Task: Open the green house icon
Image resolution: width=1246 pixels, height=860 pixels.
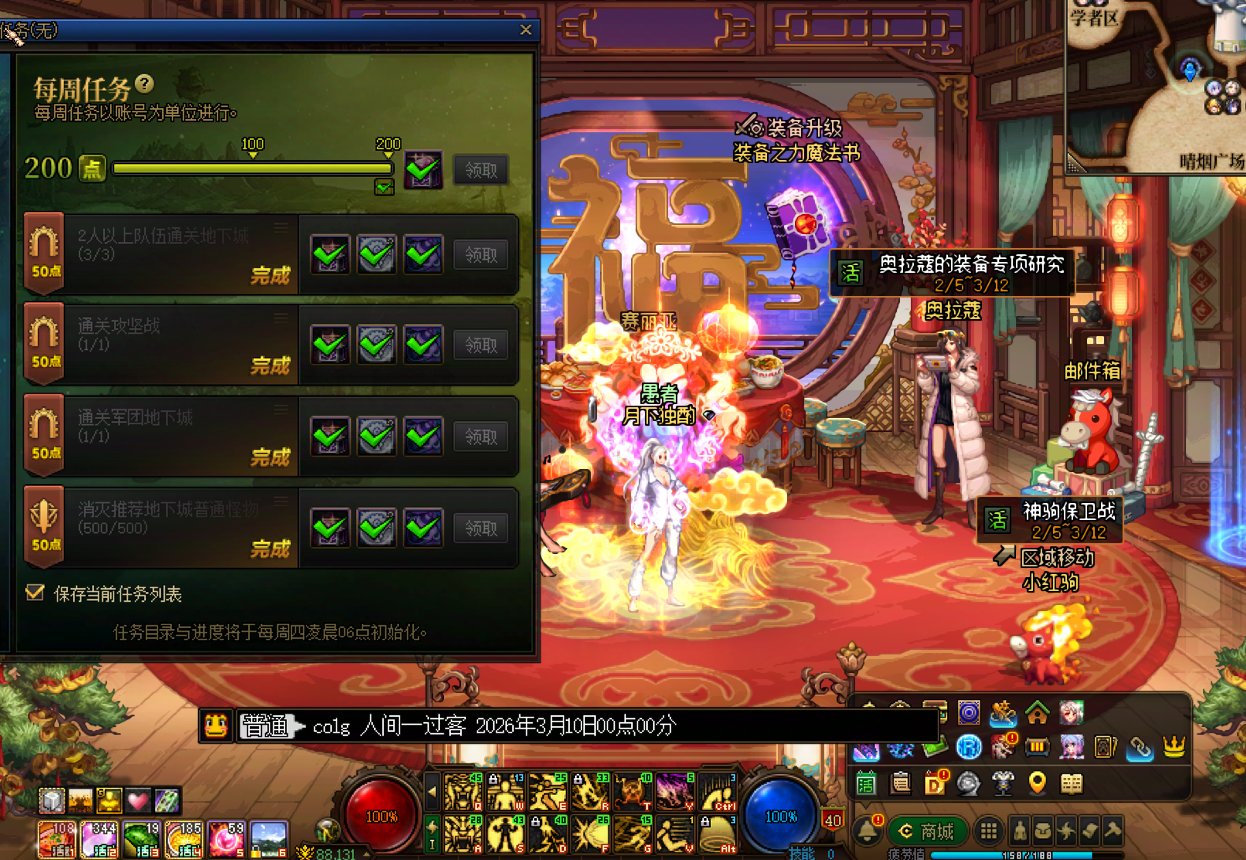Action: 1037,713
